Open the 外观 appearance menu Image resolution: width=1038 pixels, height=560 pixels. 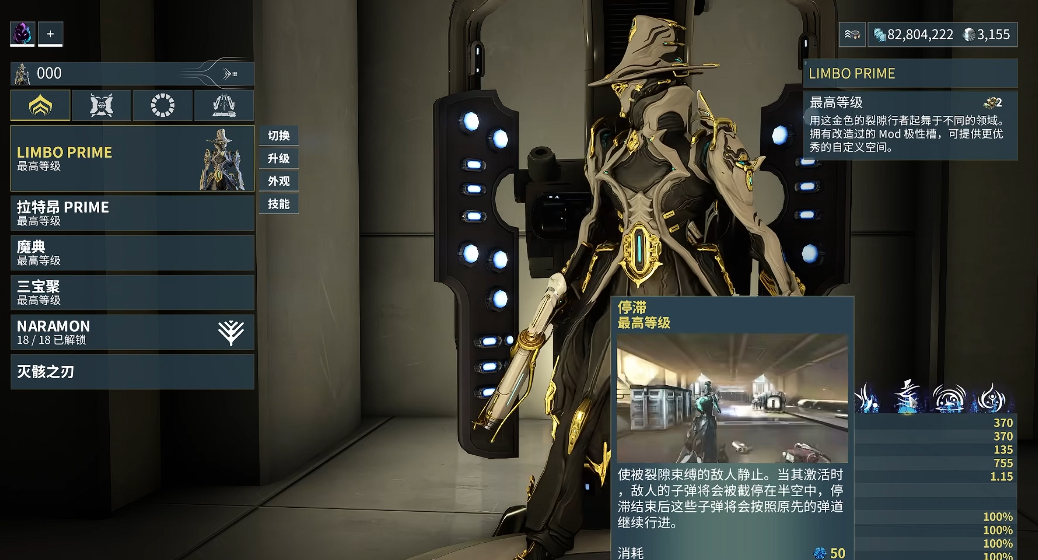coord(279,181)
